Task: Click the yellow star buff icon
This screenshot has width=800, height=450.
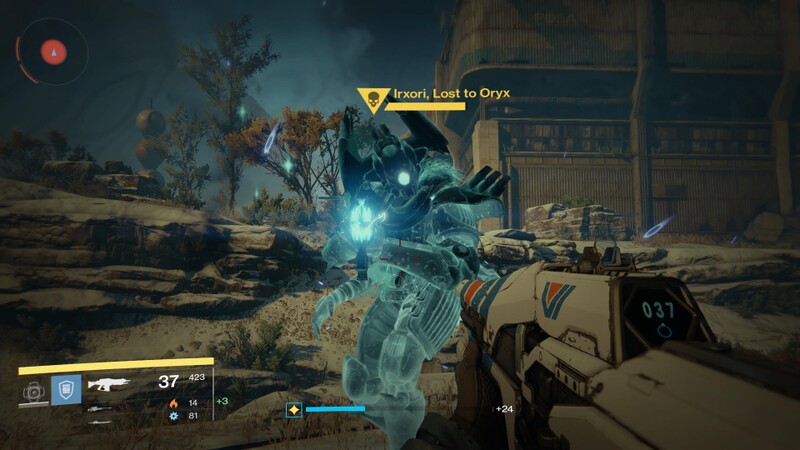Action: 294,409
